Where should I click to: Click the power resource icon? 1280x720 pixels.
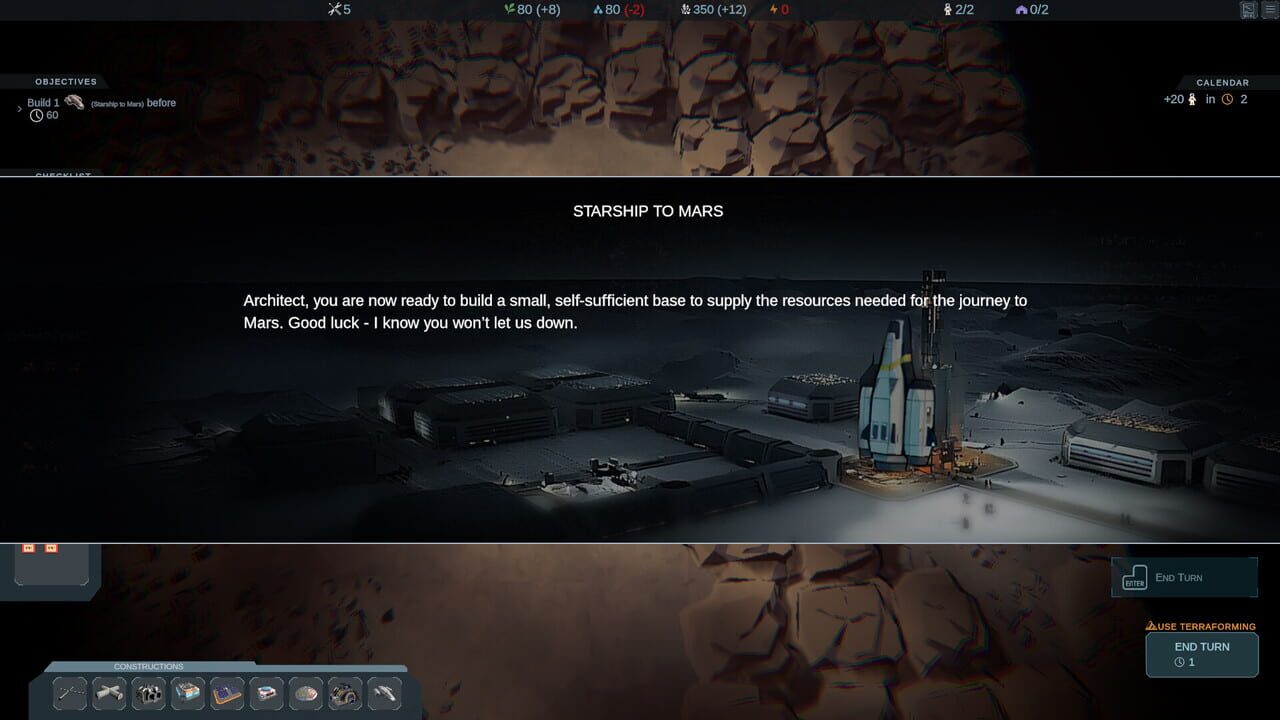[775, 10]
